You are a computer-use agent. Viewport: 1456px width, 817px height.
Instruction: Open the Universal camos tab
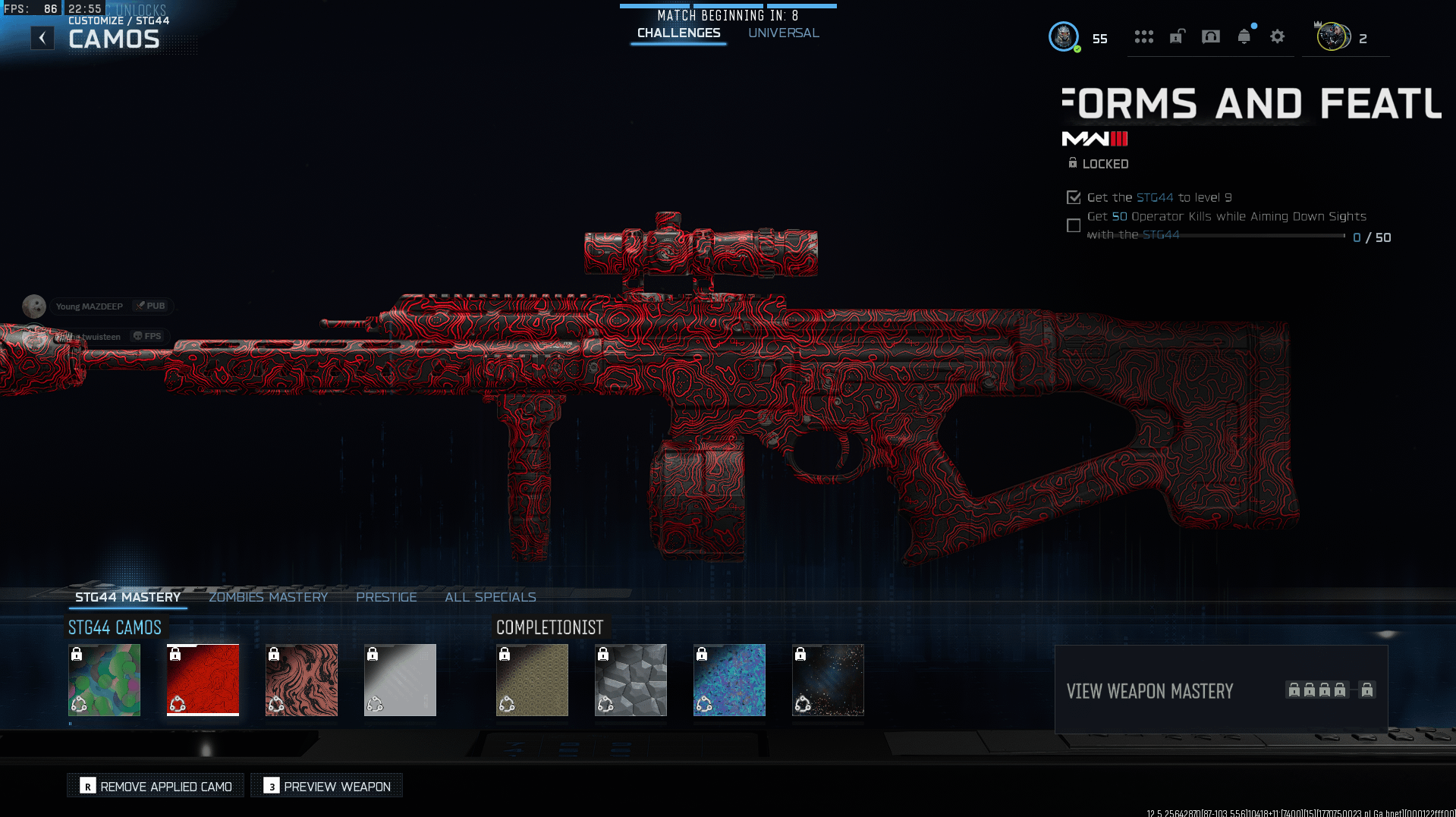coord(783,33)
